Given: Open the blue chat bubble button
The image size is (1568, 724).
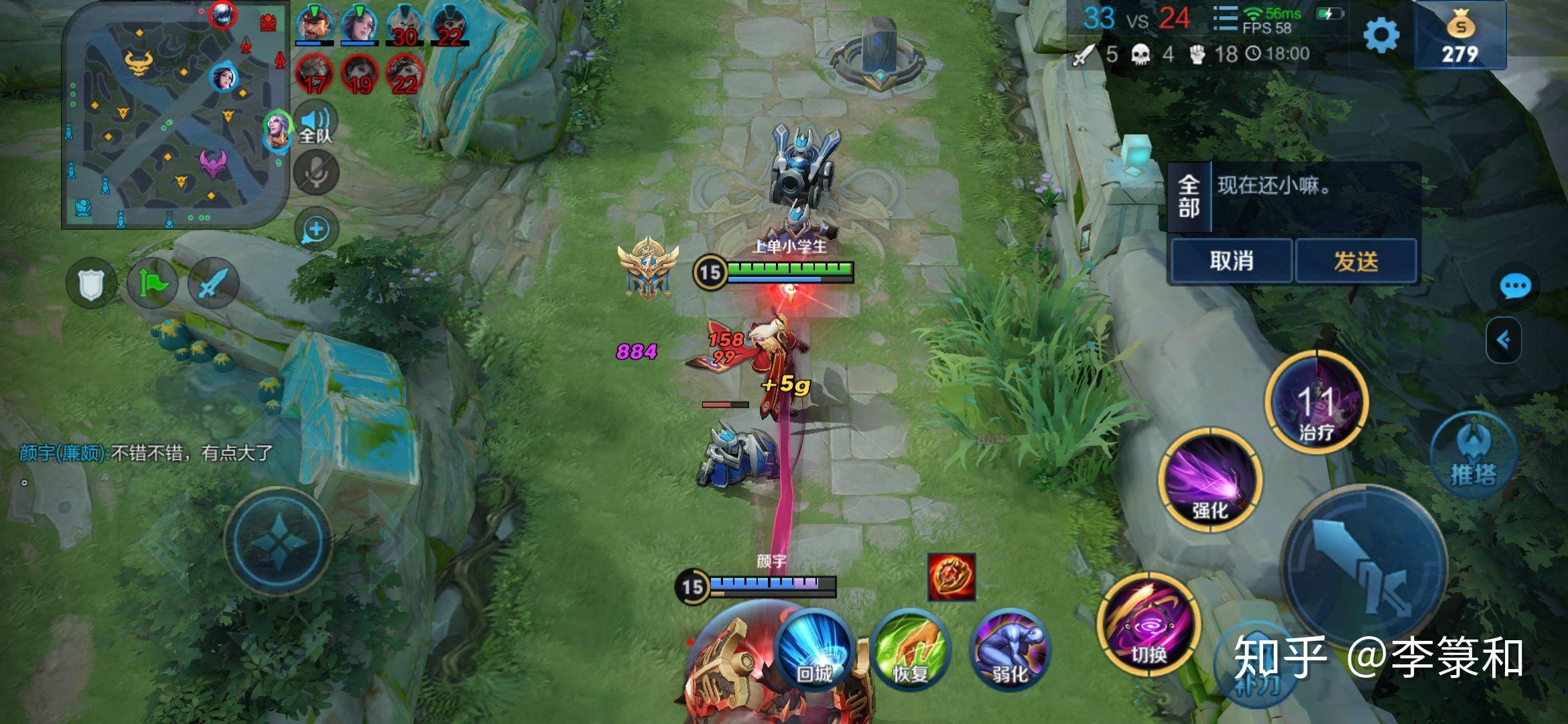Looking at the screenshot, I should 1515,287.
